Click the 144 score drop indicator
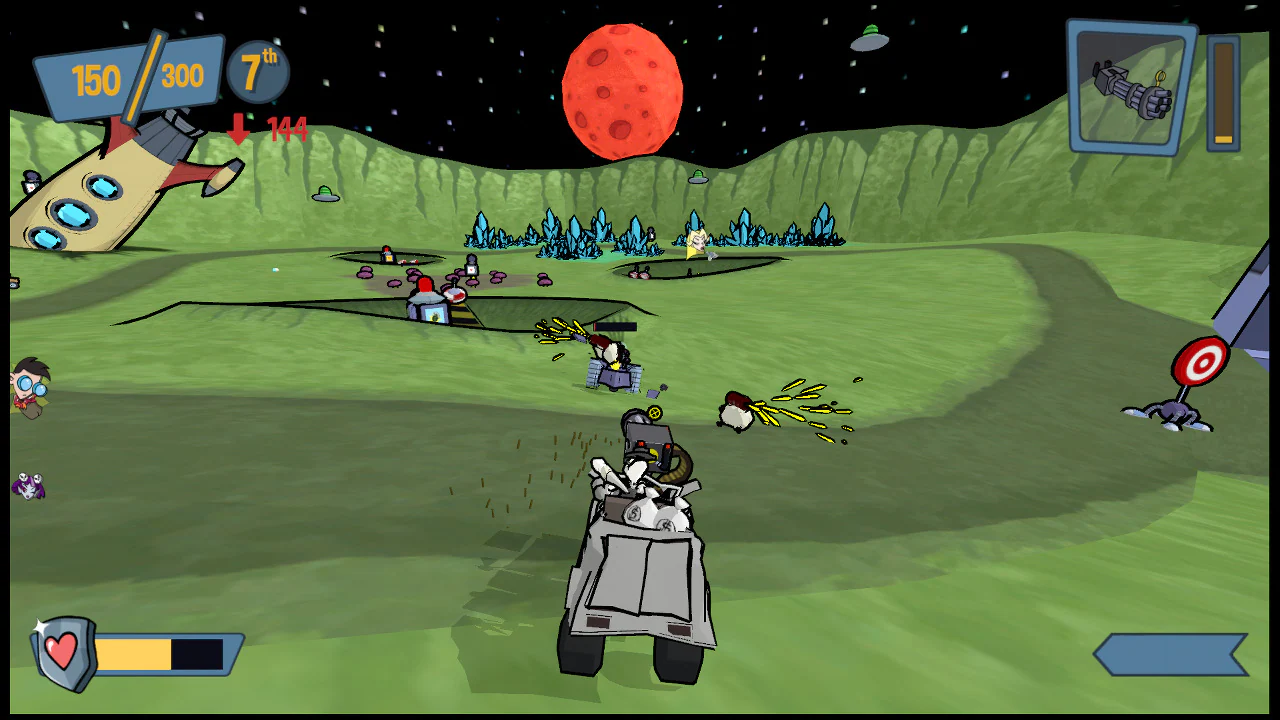Viewport: 1280px width, 720px height. [286, 131]
